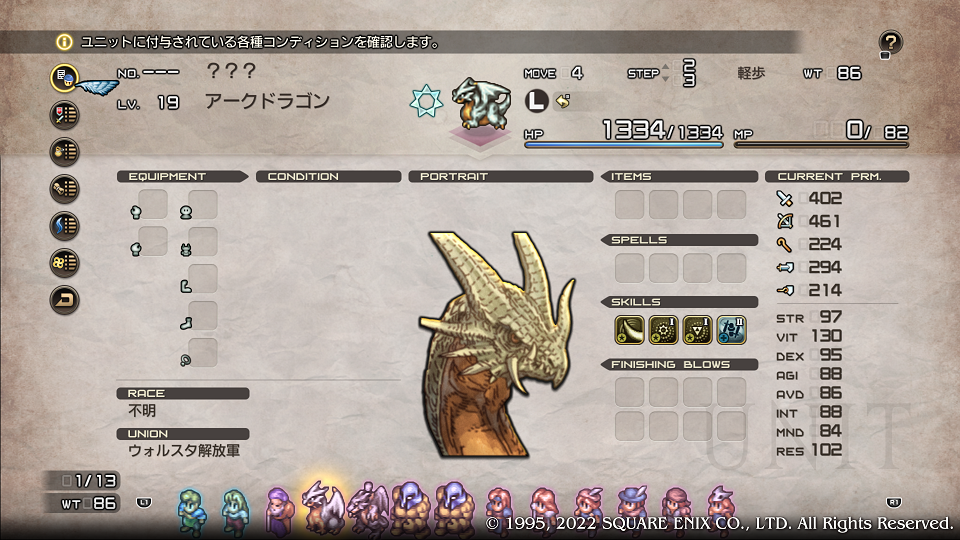
Task: Pick the blue rank II skill icon
Action: tap(731, 330)
